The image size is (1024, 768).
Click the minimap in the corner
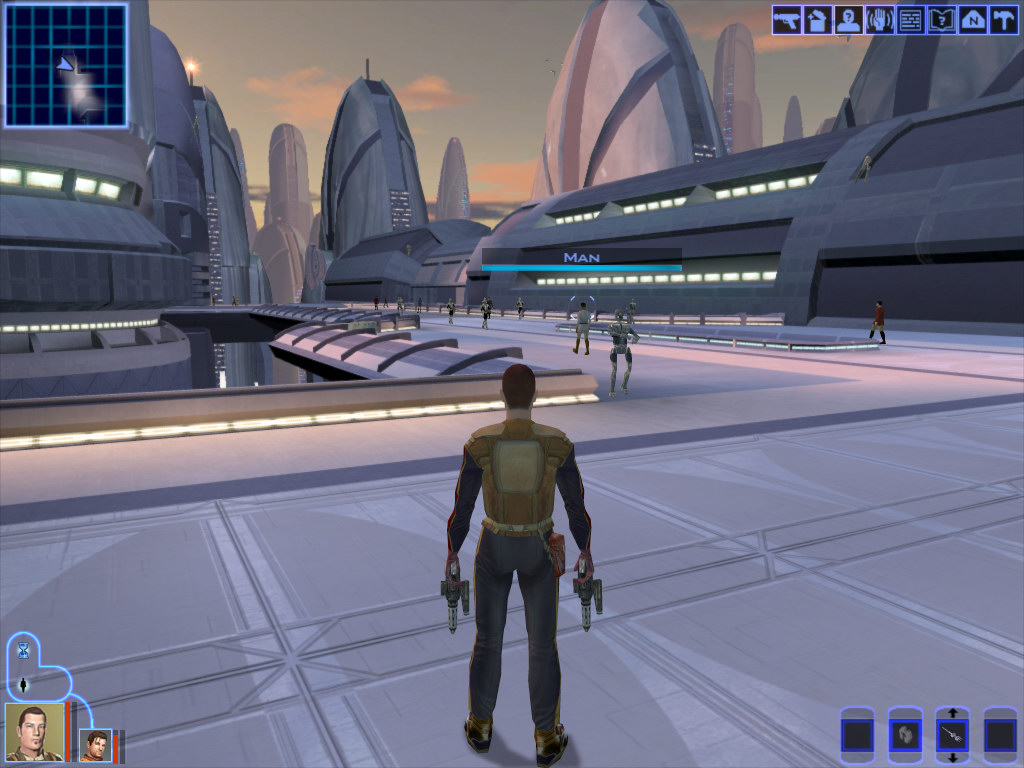tap(66, 65)
